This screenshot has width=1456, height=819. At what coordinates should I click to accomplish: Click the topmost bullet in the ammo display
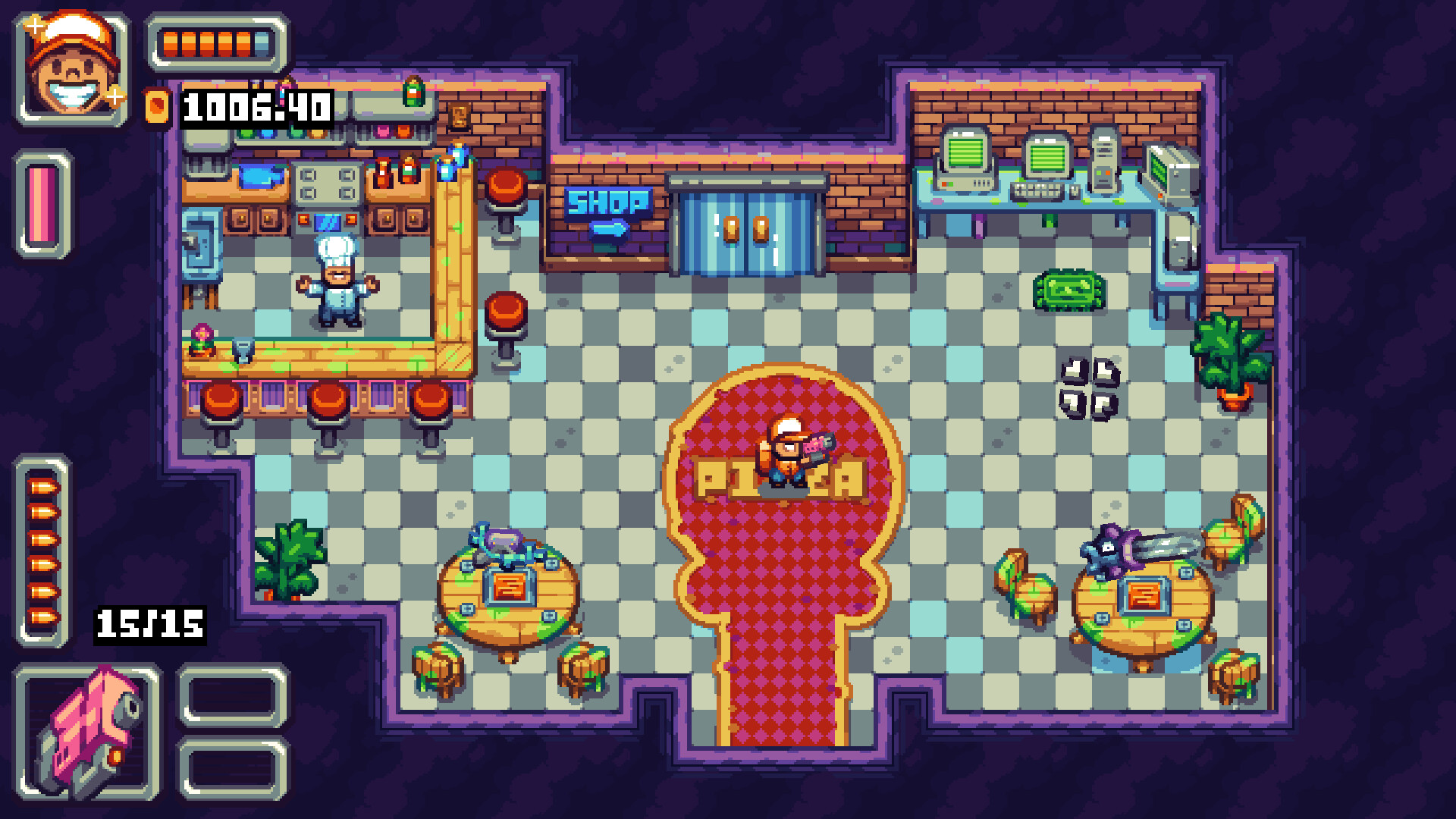(44, 485)
